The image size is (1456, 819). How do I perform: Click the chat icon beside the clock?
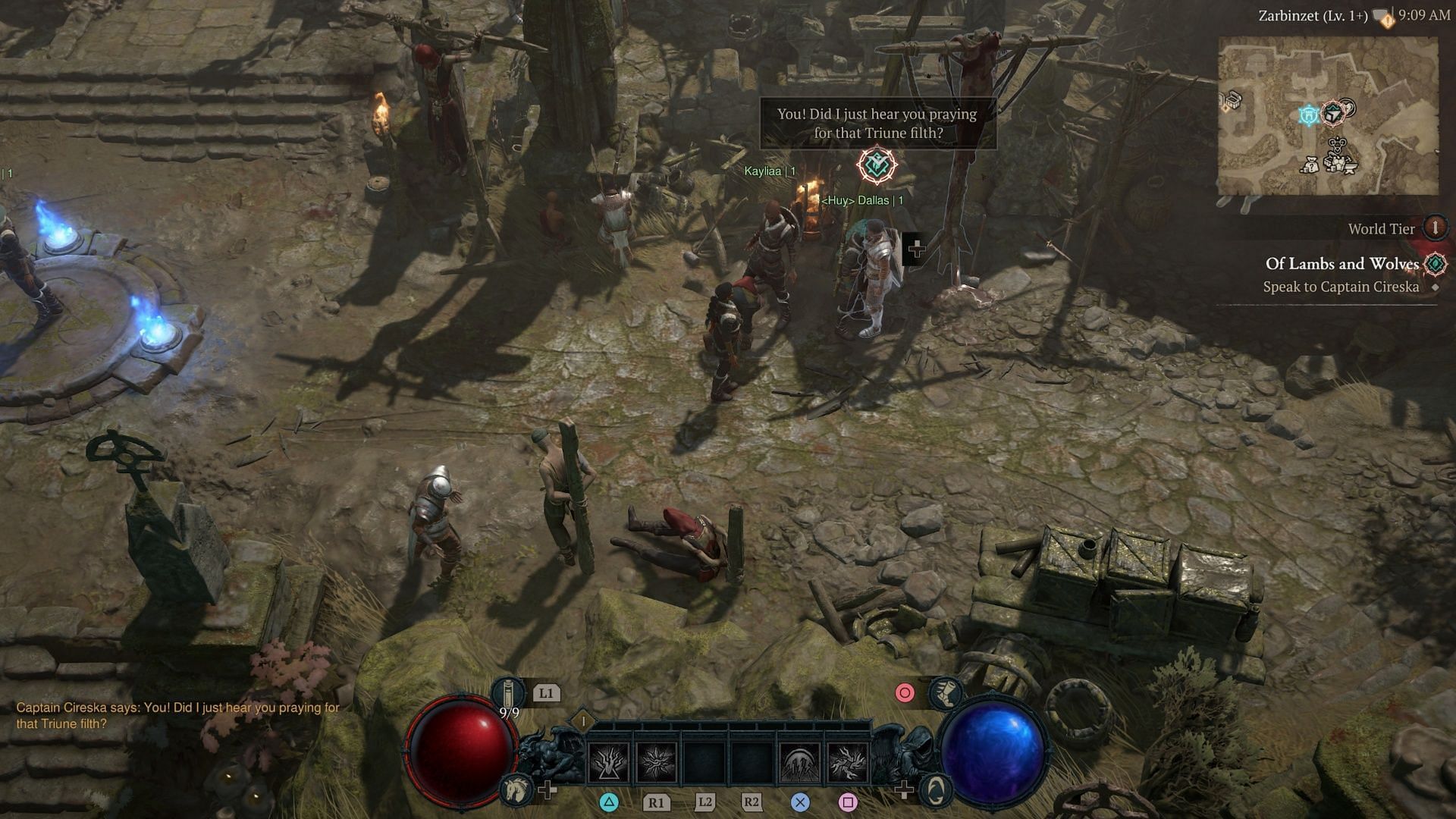coord(1385,17)
